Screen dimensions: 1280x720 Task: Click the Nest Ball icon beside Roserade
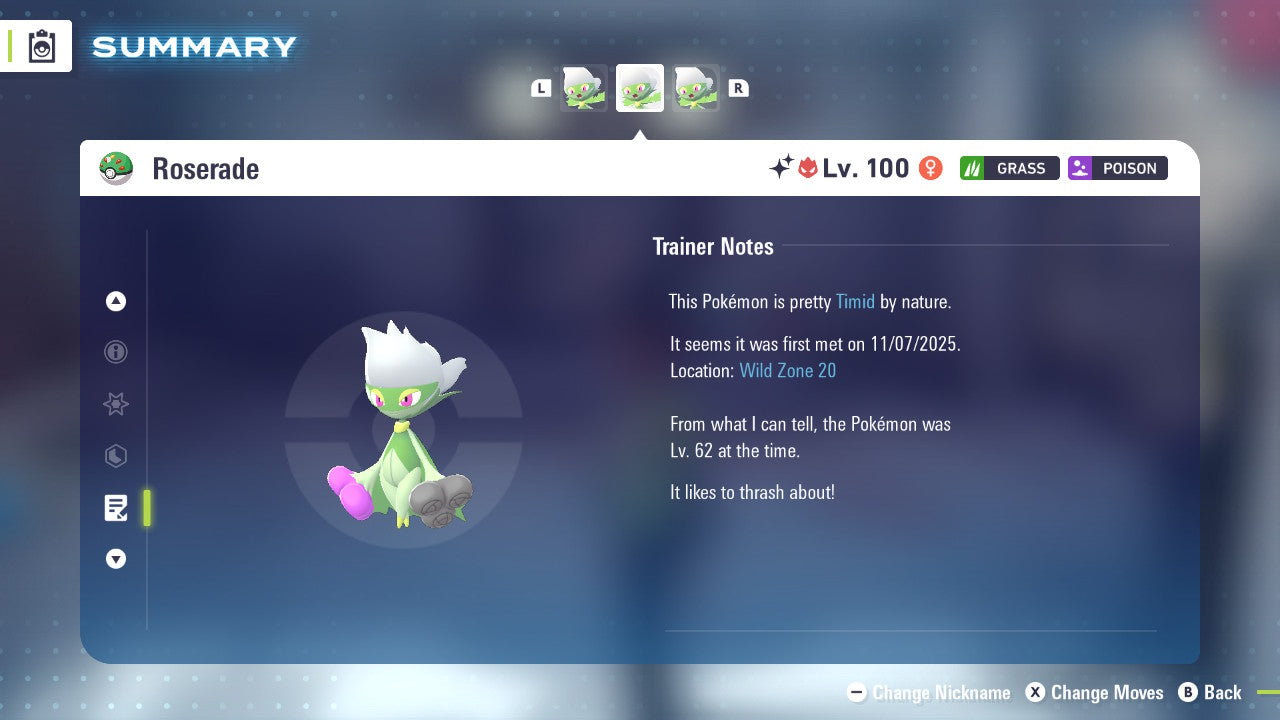(116, 168)
